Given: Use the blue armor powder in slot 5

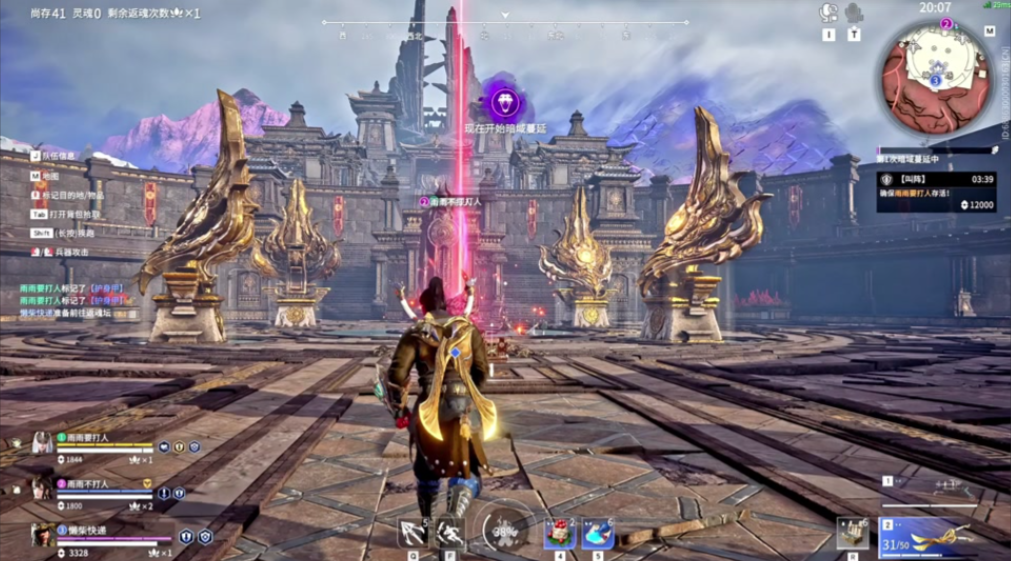Looking at the screenshot, I should pyautogui.click(x=598, y=533).
